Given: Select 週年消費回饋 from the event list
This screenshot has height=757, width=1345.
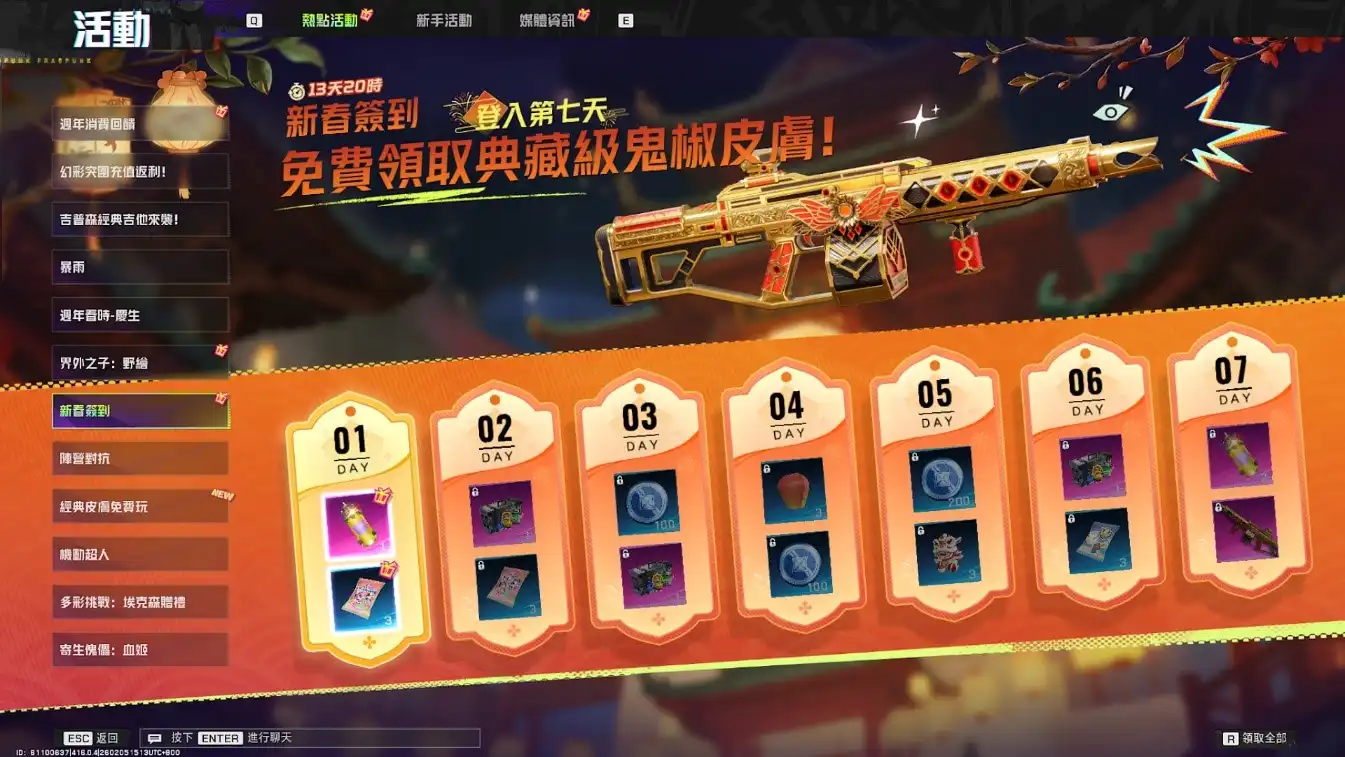Looking at the screenshot, I should (x=140, y=123).
